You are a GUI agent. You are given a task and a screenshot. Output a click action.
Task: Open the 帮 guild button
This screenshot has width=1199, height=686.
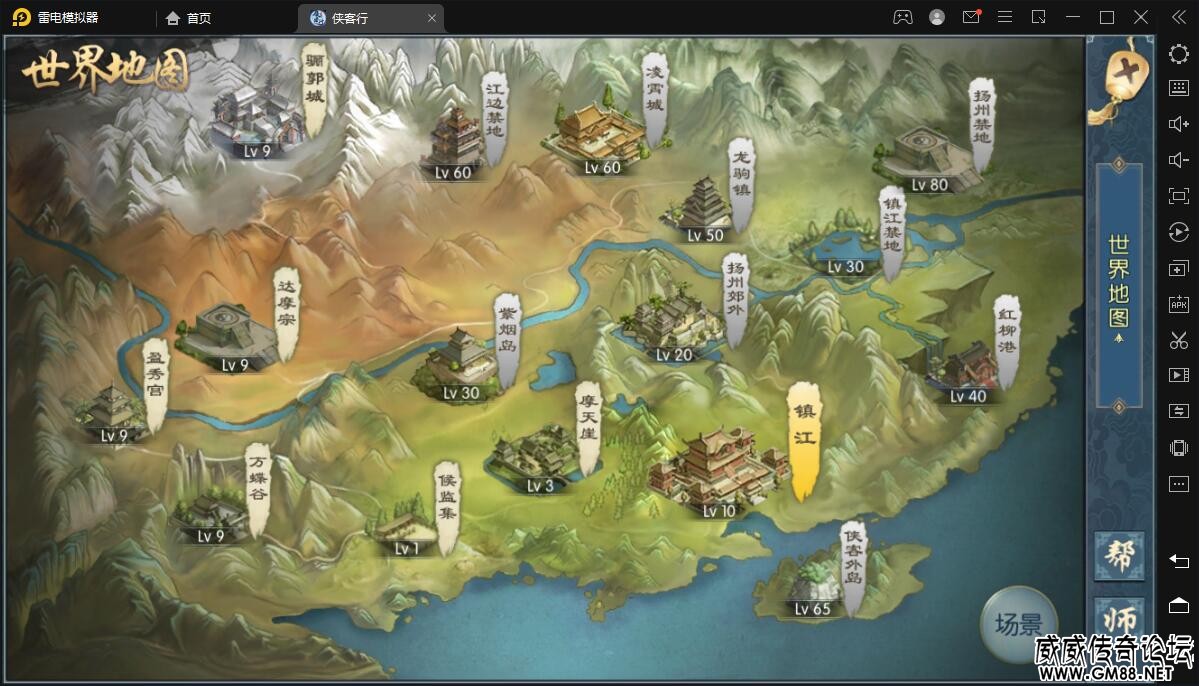click(x=1121, y=555)
